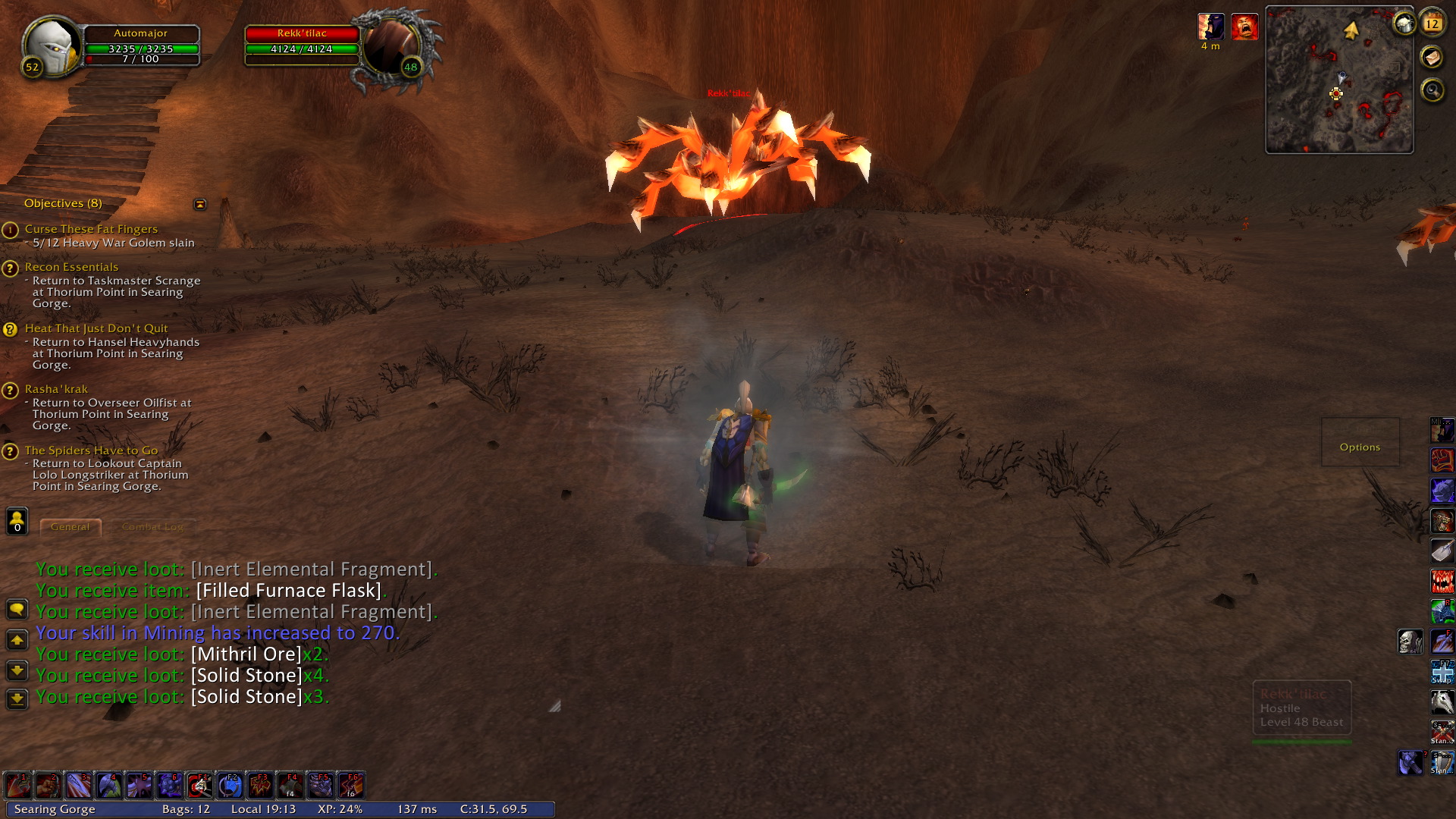This screenshot has width=1456, height=819.
Task: Jump chat to the bottom
Action: [x=17, y=698]
